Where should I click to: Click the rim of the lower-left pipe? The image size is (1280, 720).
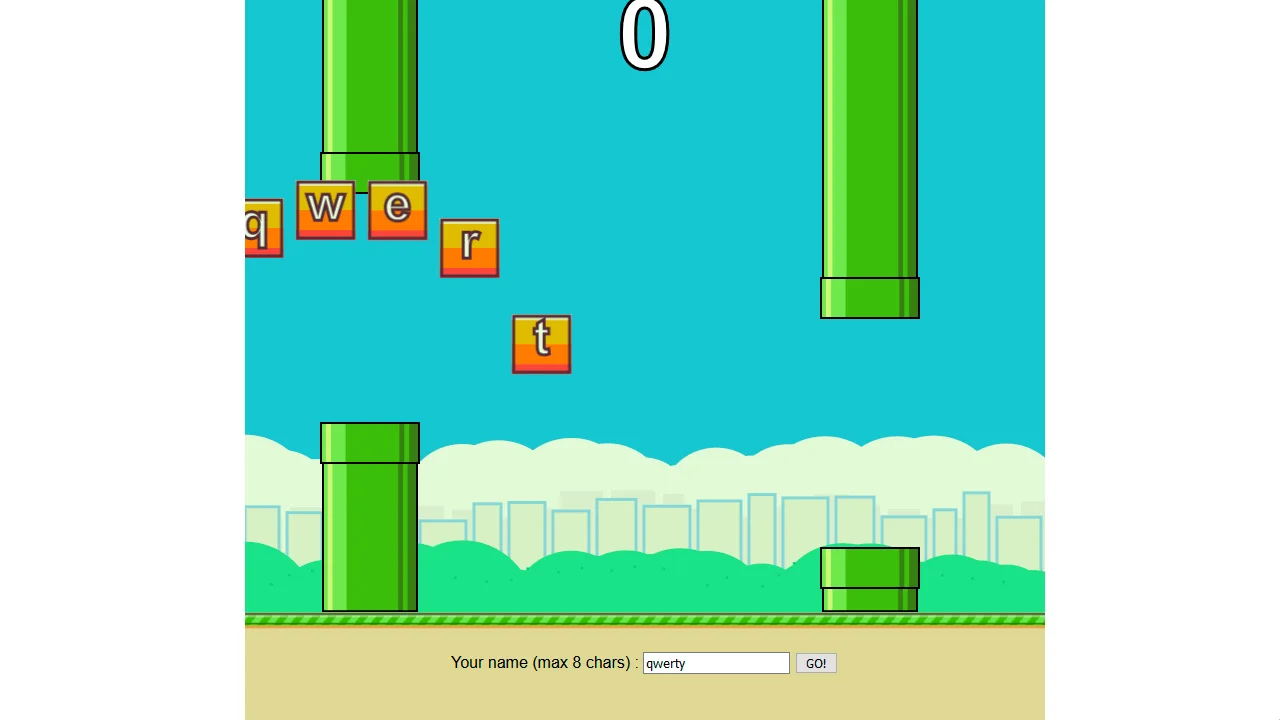[370, 443]
